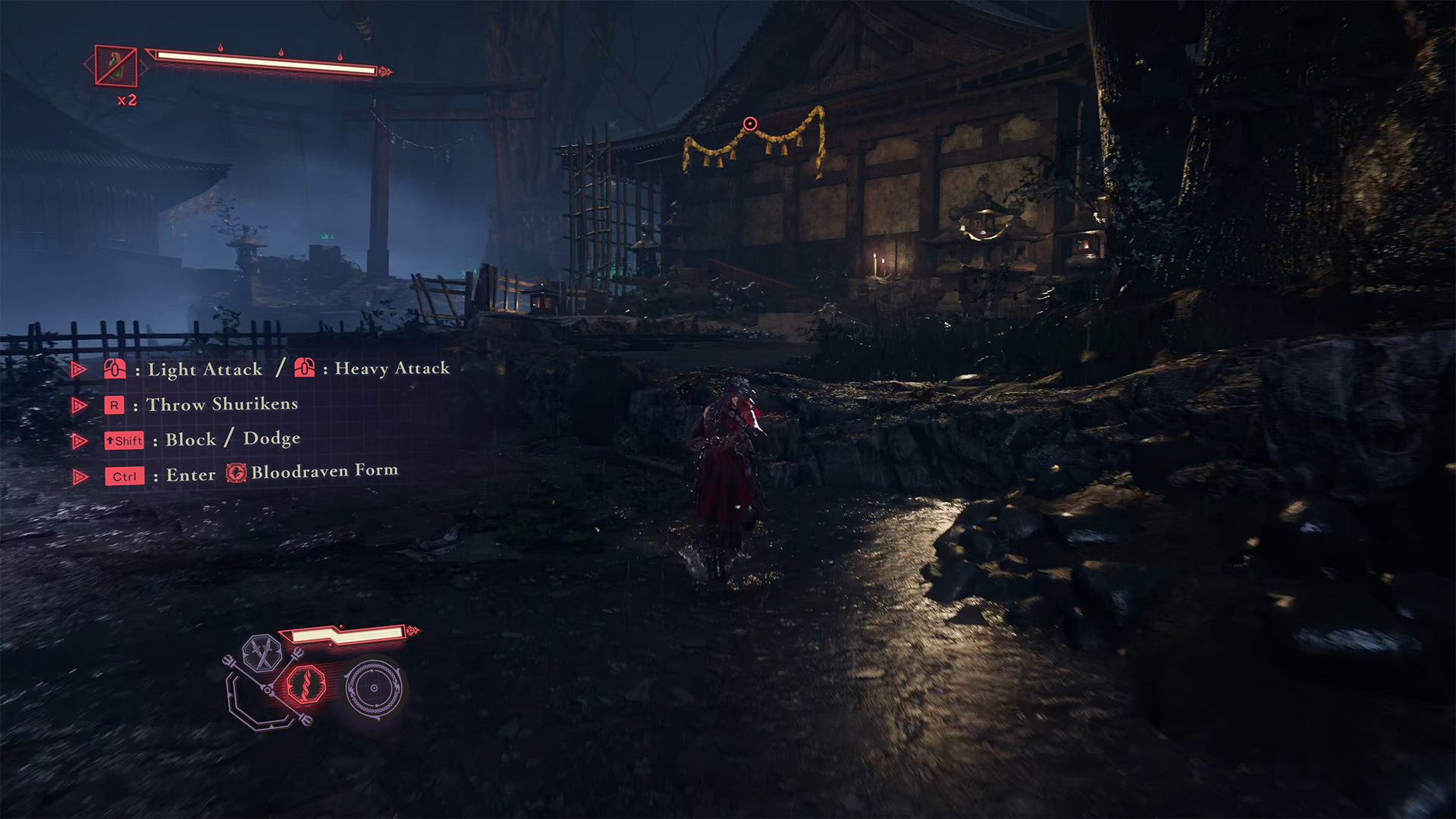Activate the glowing red twisted blade icon

tap(306, 684)
